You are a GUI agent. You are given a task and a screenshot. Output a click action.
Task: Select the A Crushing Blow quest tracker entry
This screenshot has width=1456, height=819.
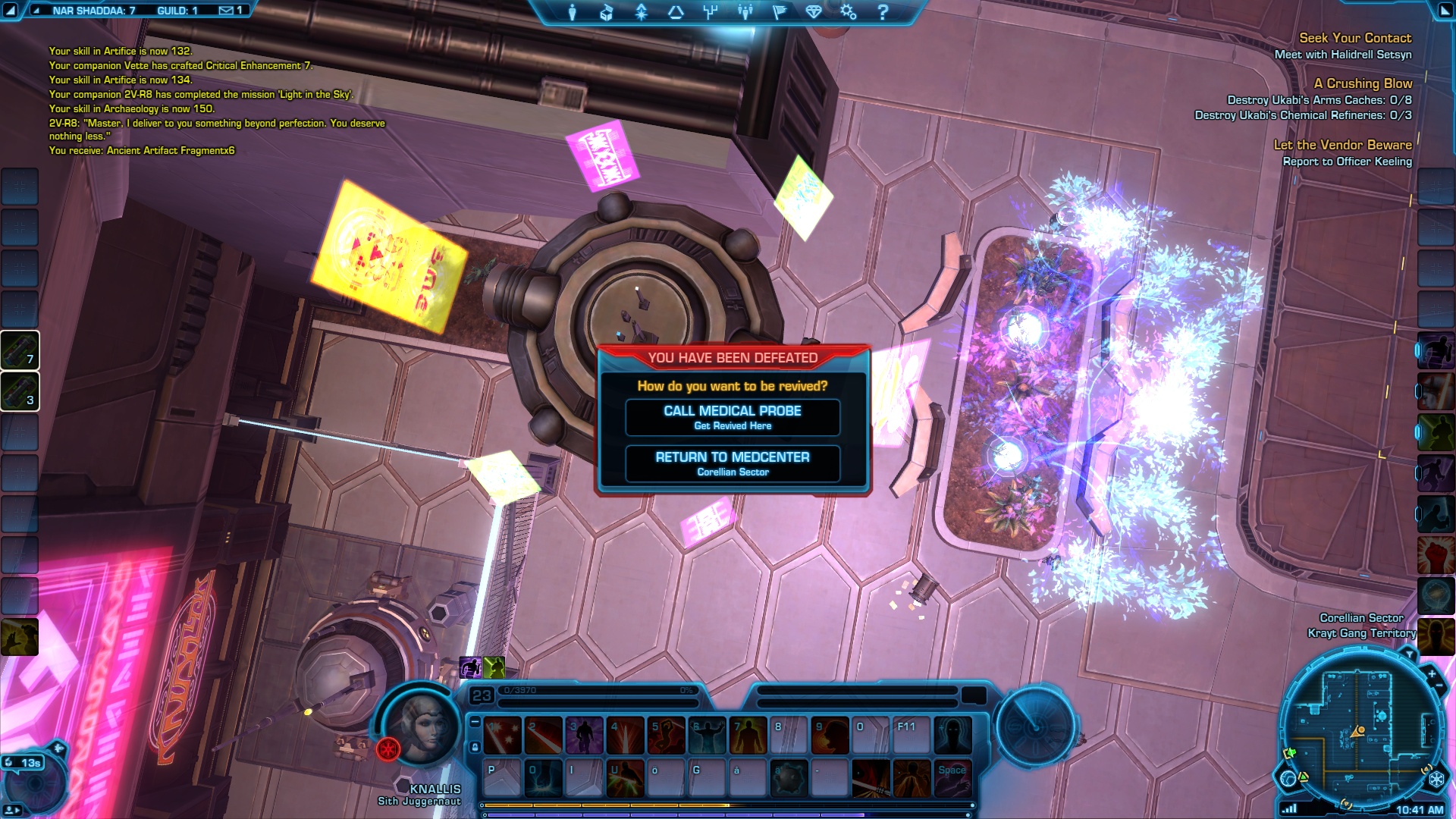[1363, 83]
